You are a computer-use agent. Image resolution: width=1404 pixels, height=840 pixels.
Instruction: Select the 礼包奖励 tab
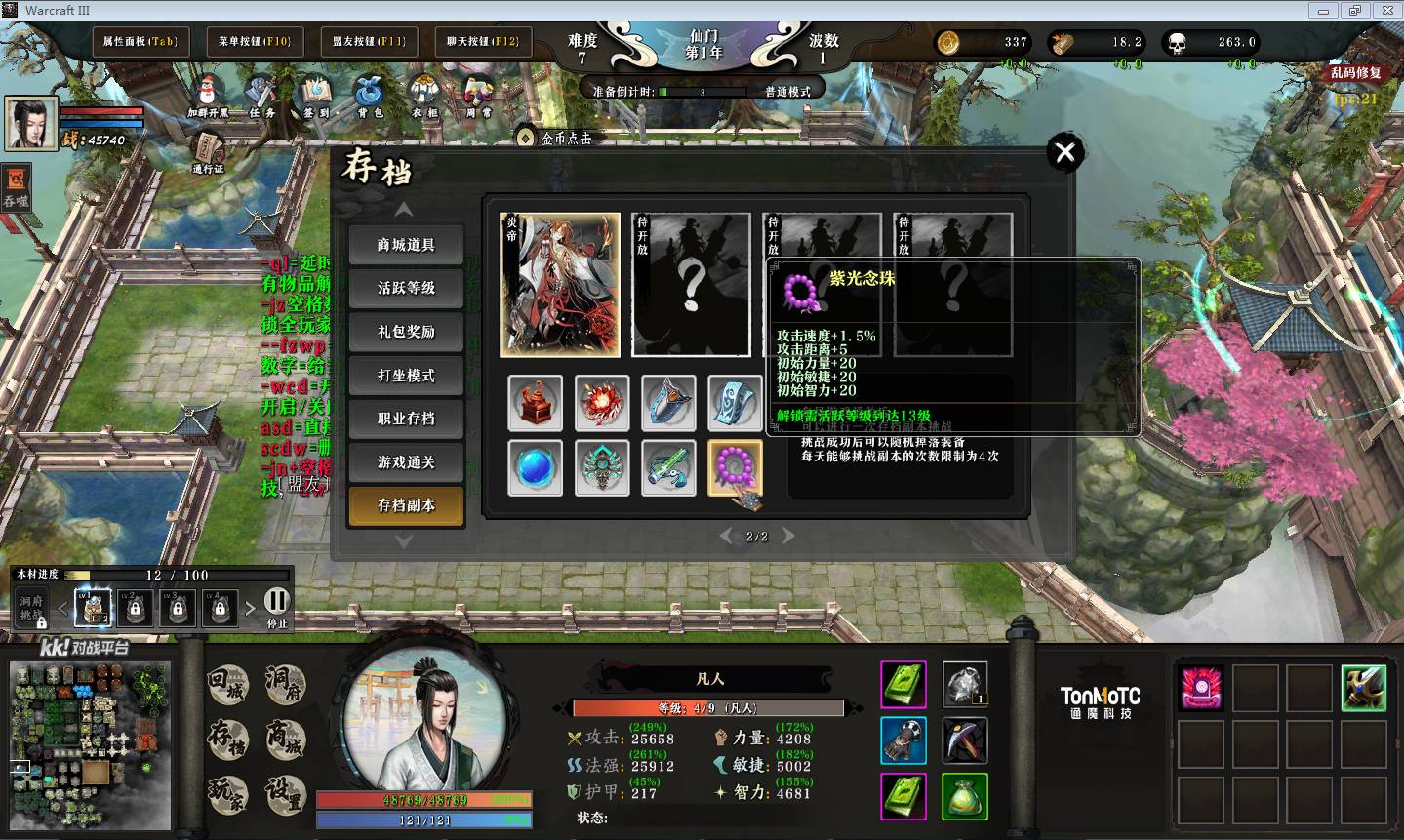[x=406, y=332]
